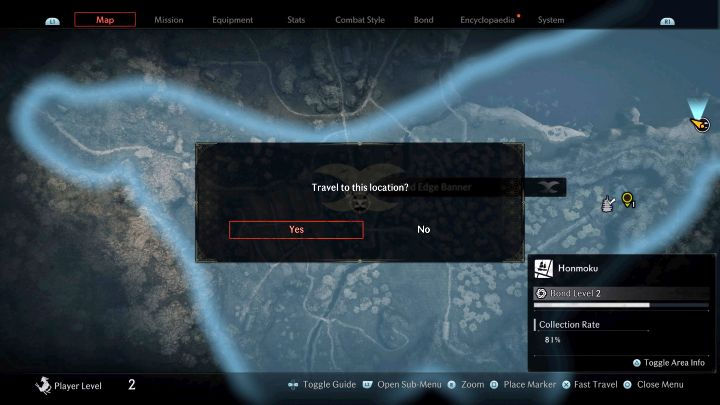This screenshot has height=405, width=720.
Task: Show the Stats tab
Action: [x=296, y=20]
